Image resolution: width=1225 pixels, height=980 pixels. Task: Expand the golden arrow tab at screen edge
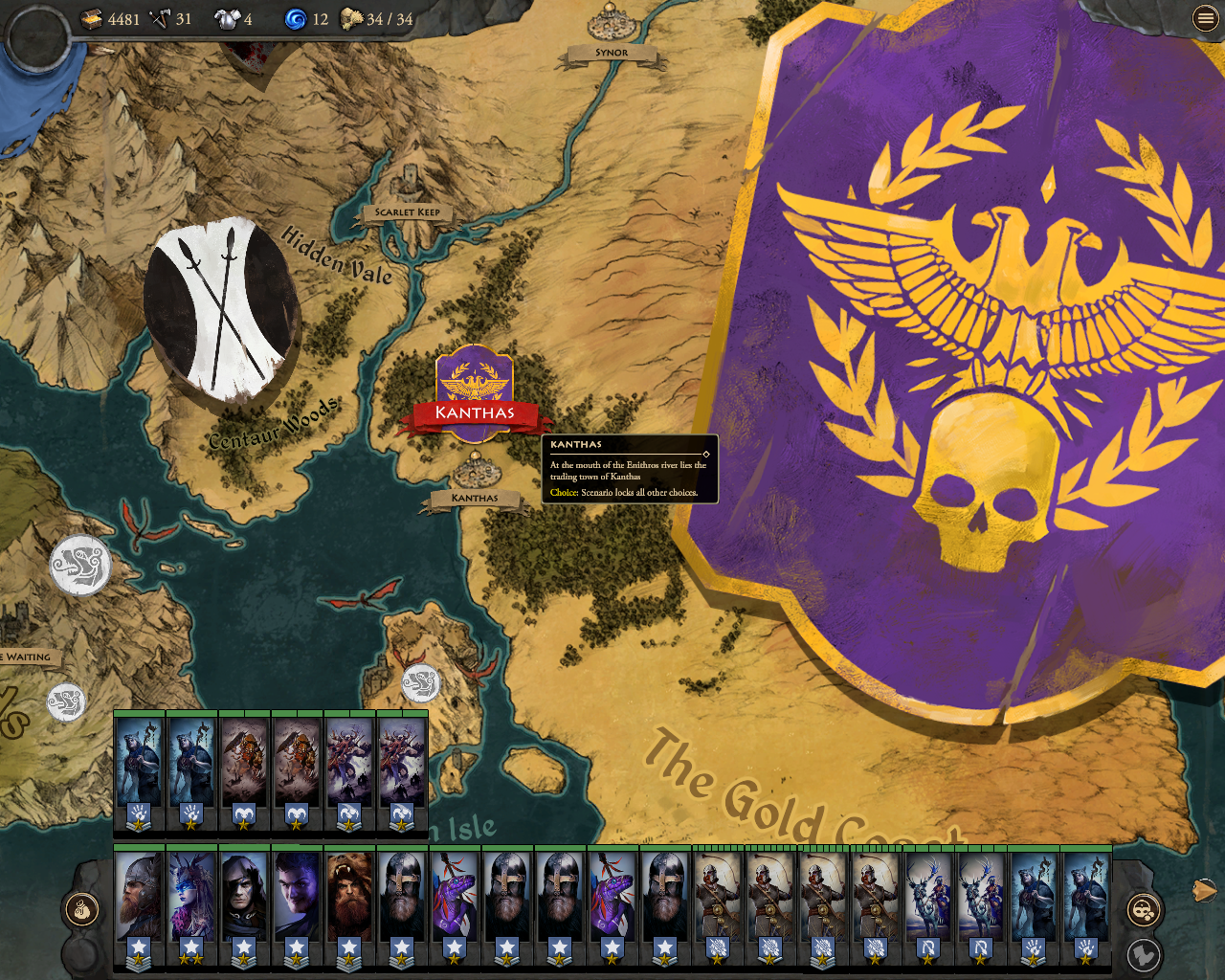(x=1205, y=888)
